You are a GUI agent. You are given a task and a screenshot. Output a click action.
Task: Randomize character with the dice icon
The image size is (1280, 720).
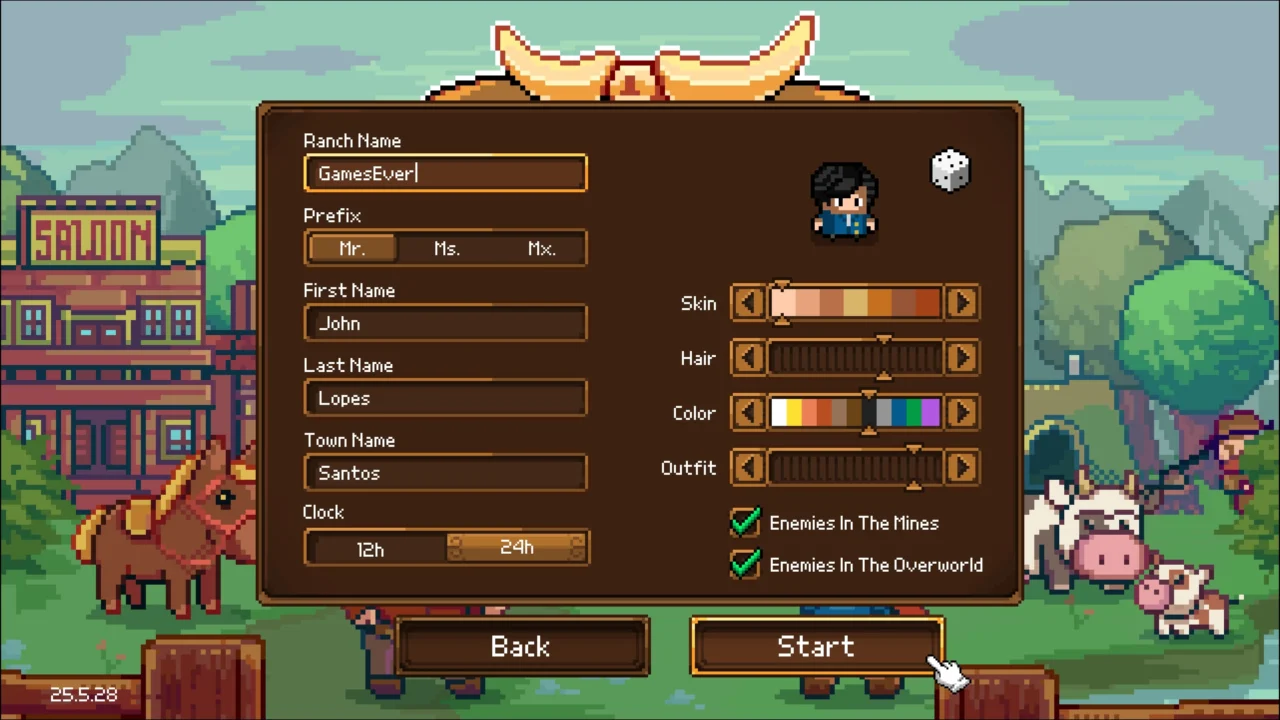950,170
